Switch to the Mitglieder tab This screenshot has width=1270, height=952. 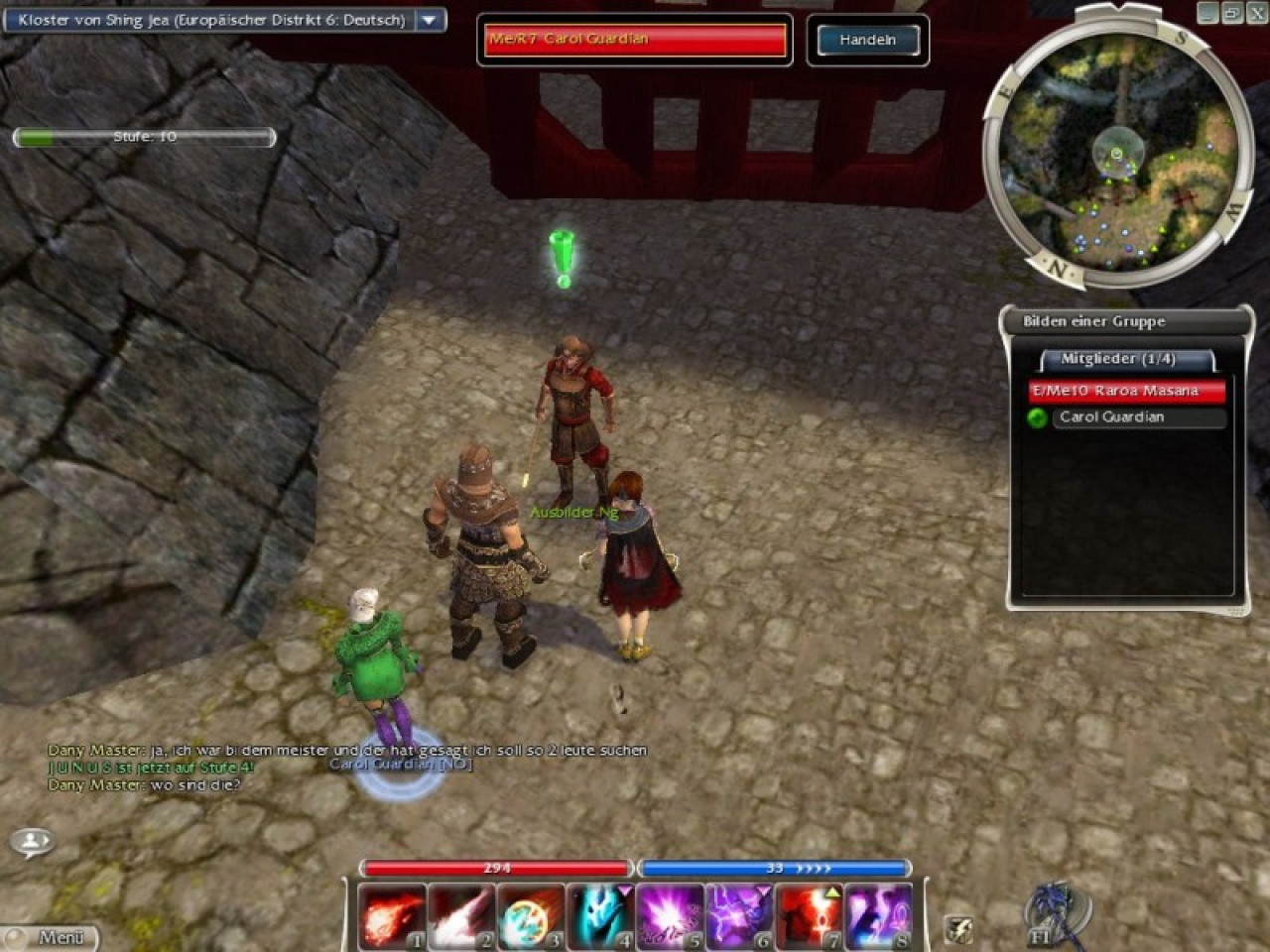pos(1118,359)
